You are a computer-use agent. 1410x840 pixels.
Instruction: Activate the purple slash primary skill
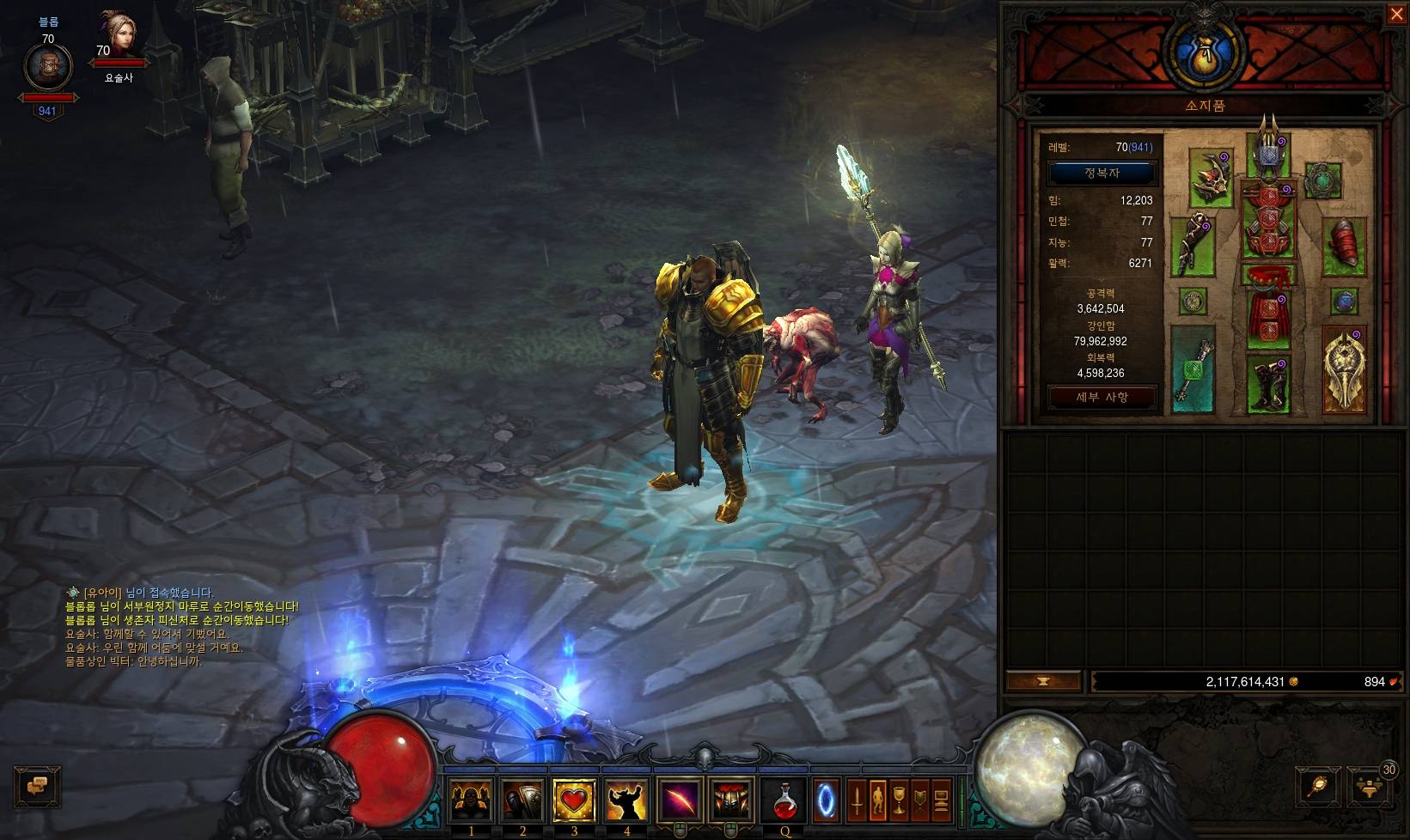[x=679, y=800]
